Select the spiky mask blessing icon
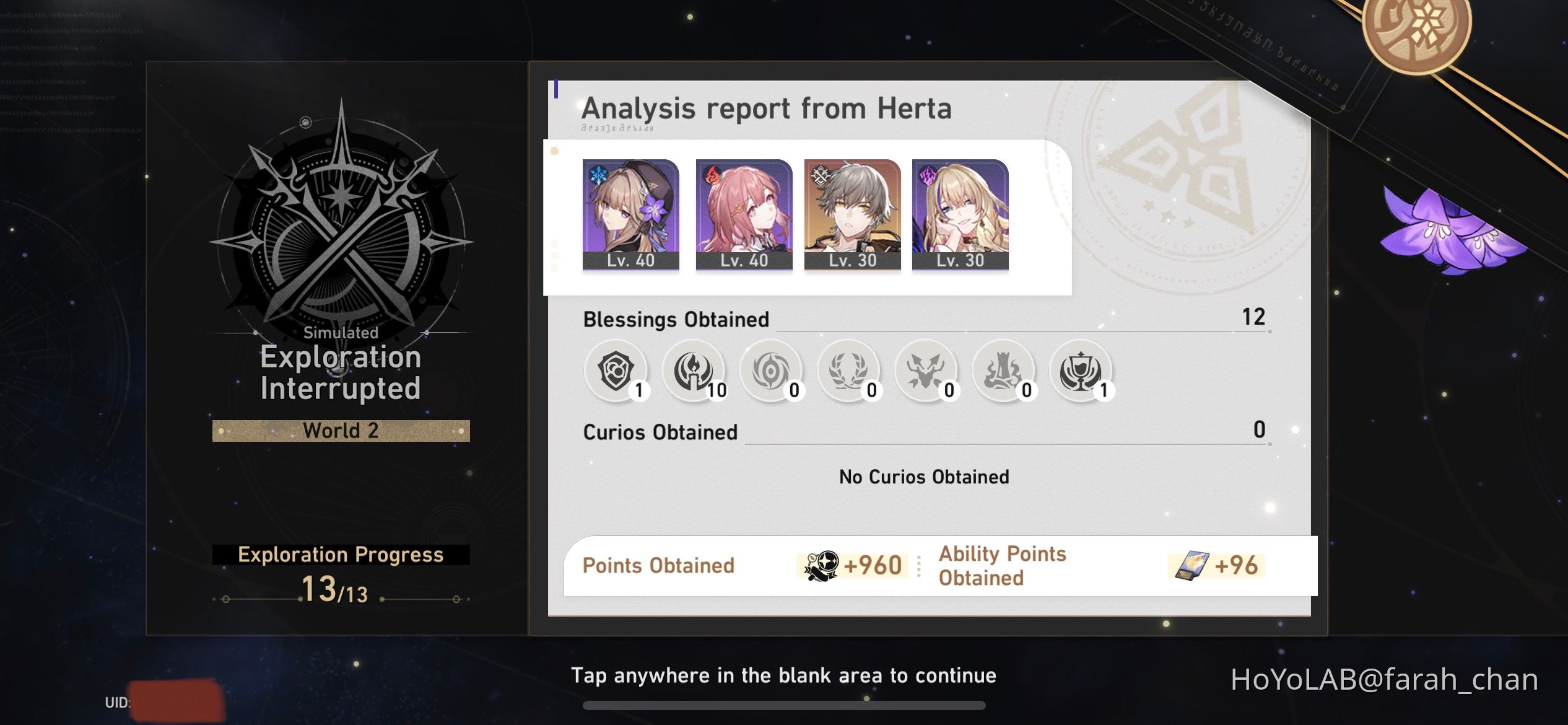Viewport: 1568px width, 725px height. coord(926,372)
